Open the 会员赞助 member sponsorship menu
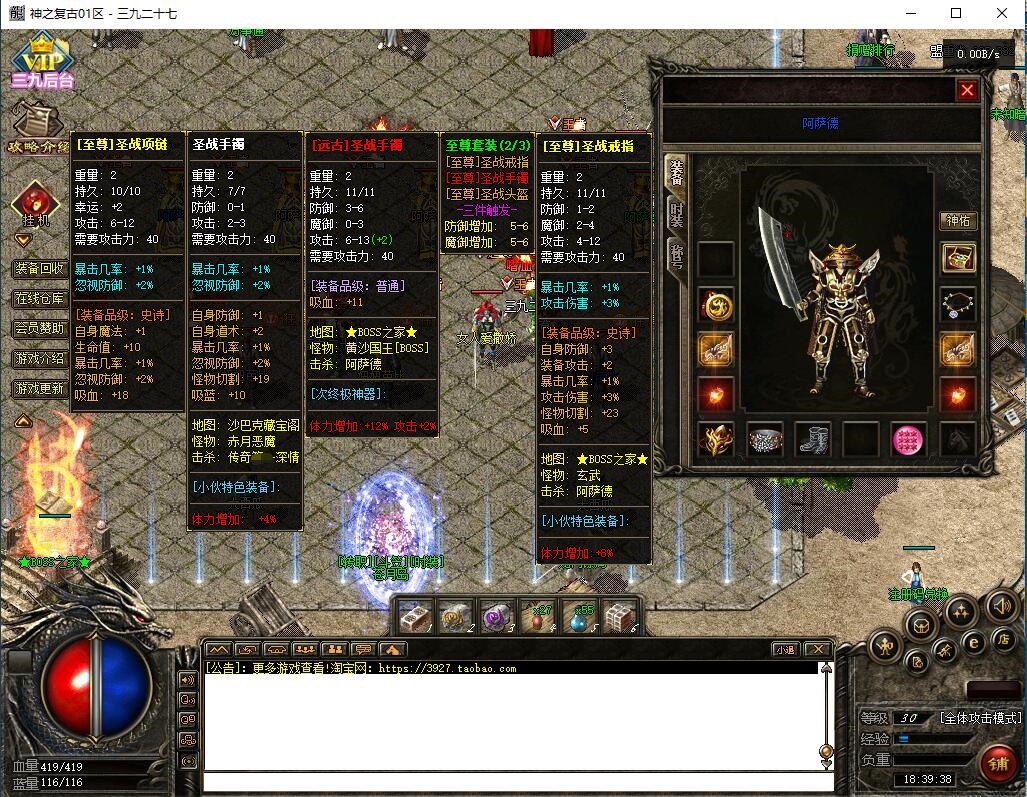This screenshot has height=797, width=1027. (x=40, y=328)
